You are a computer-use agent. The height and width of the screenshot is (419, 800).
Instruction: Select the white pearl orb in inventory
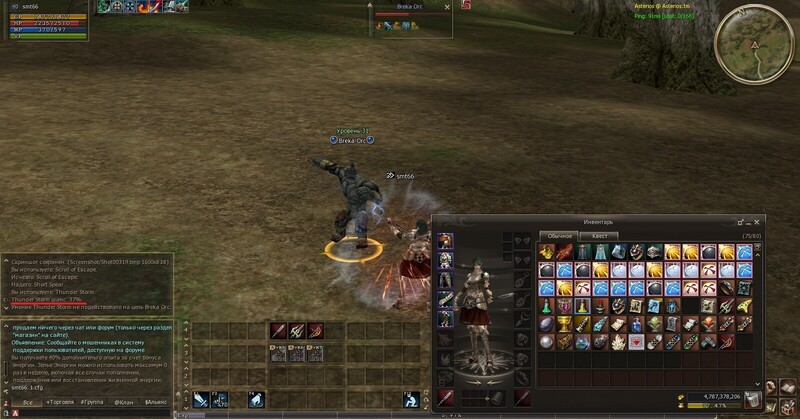point(547,342)
